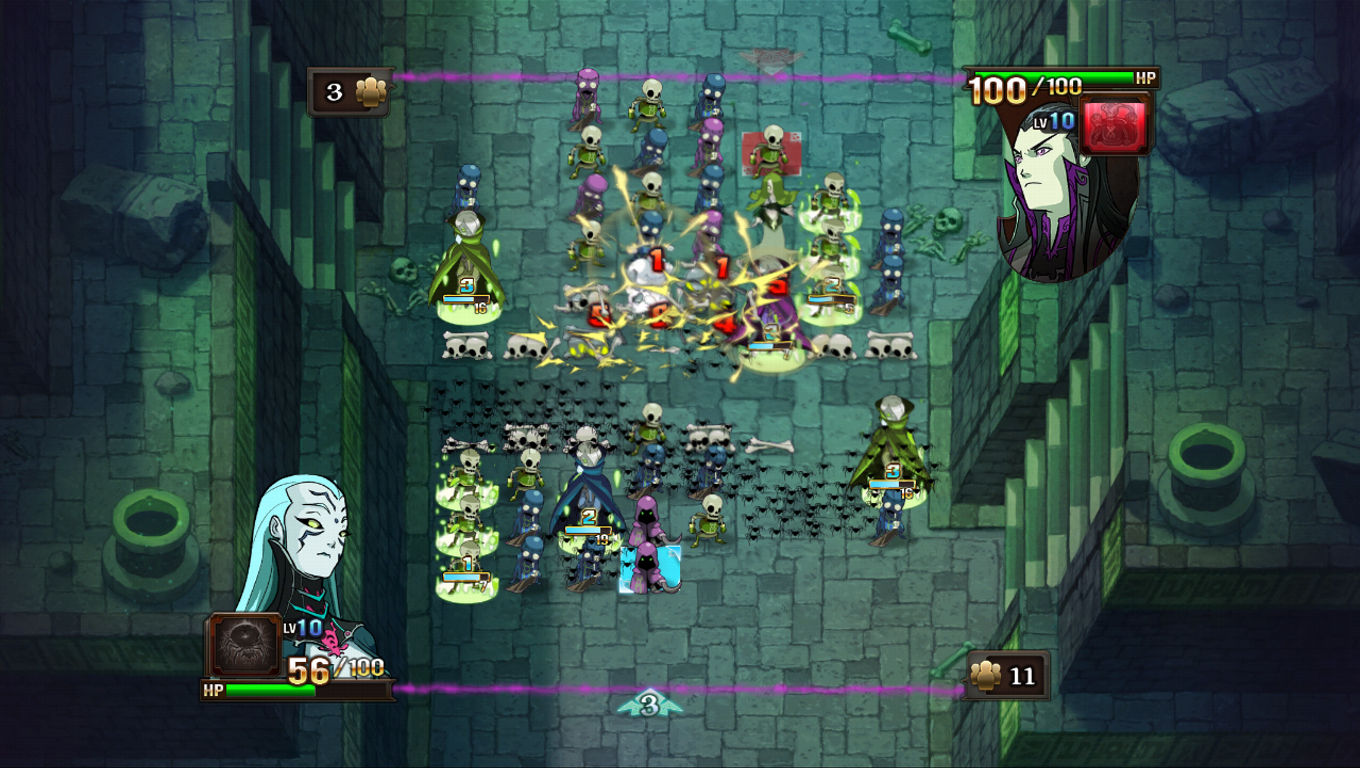Screen dimensions: 1360x768
Task: Click the blue charge badge showing 2 on the vampire
Action: point(587,518)
